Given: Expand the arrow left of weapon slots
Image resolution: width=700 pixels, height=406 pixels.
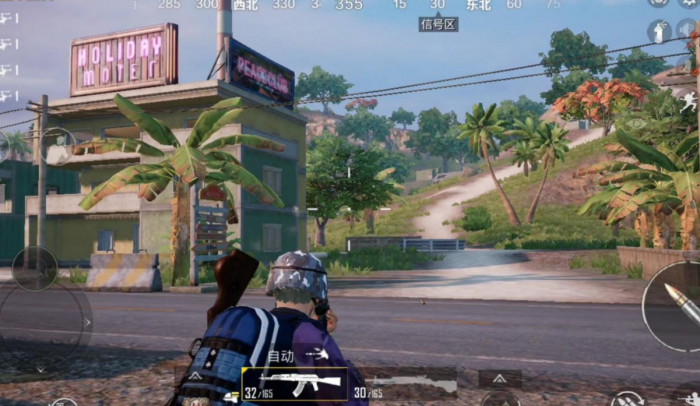Looking at the screenshot, I should click(x=195, y=377).
